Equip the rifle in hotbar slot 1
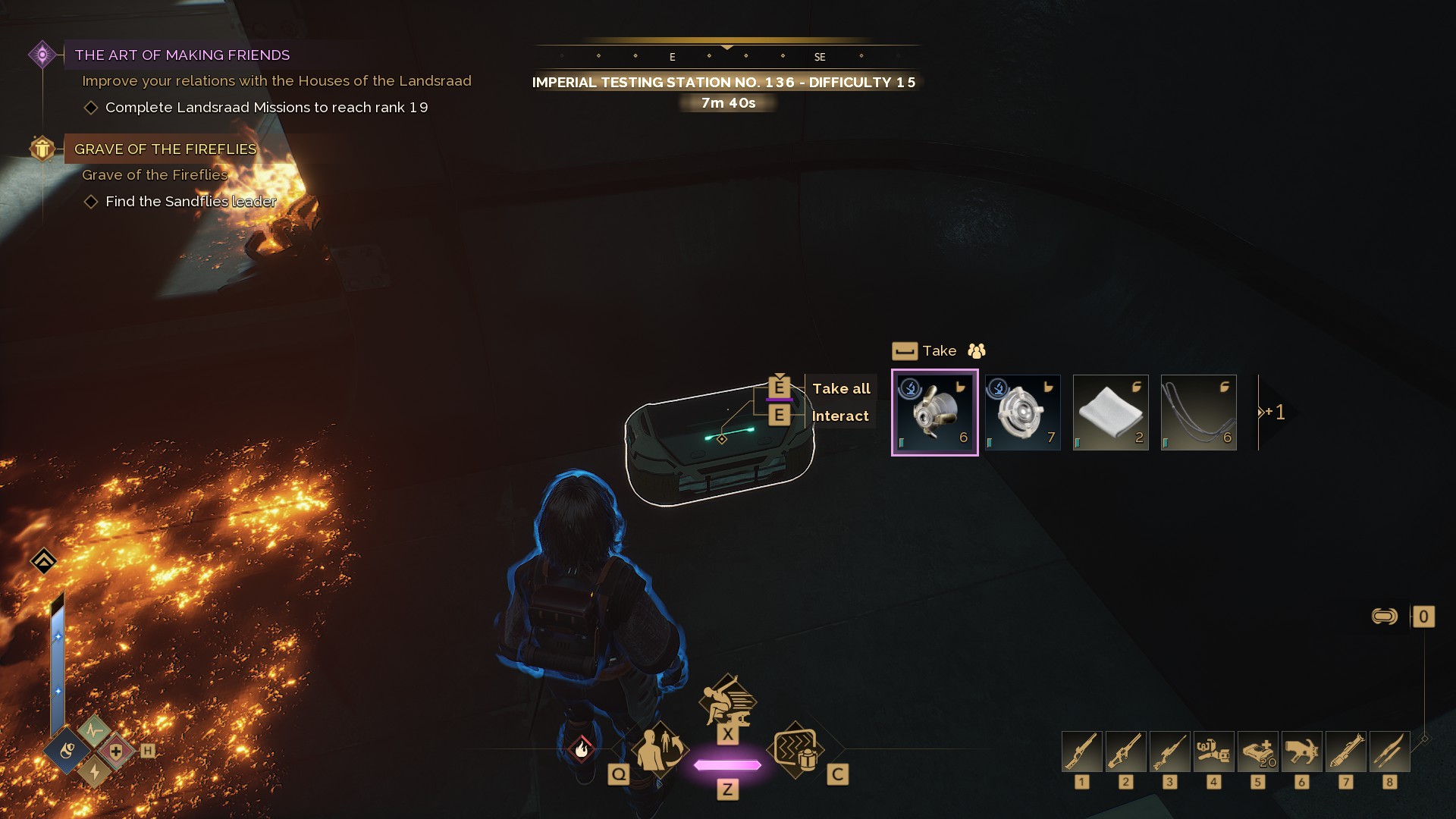Image resolution: width=1456 pixels, height=819 pixels. pyautogui.click(x=1081, y=752)
